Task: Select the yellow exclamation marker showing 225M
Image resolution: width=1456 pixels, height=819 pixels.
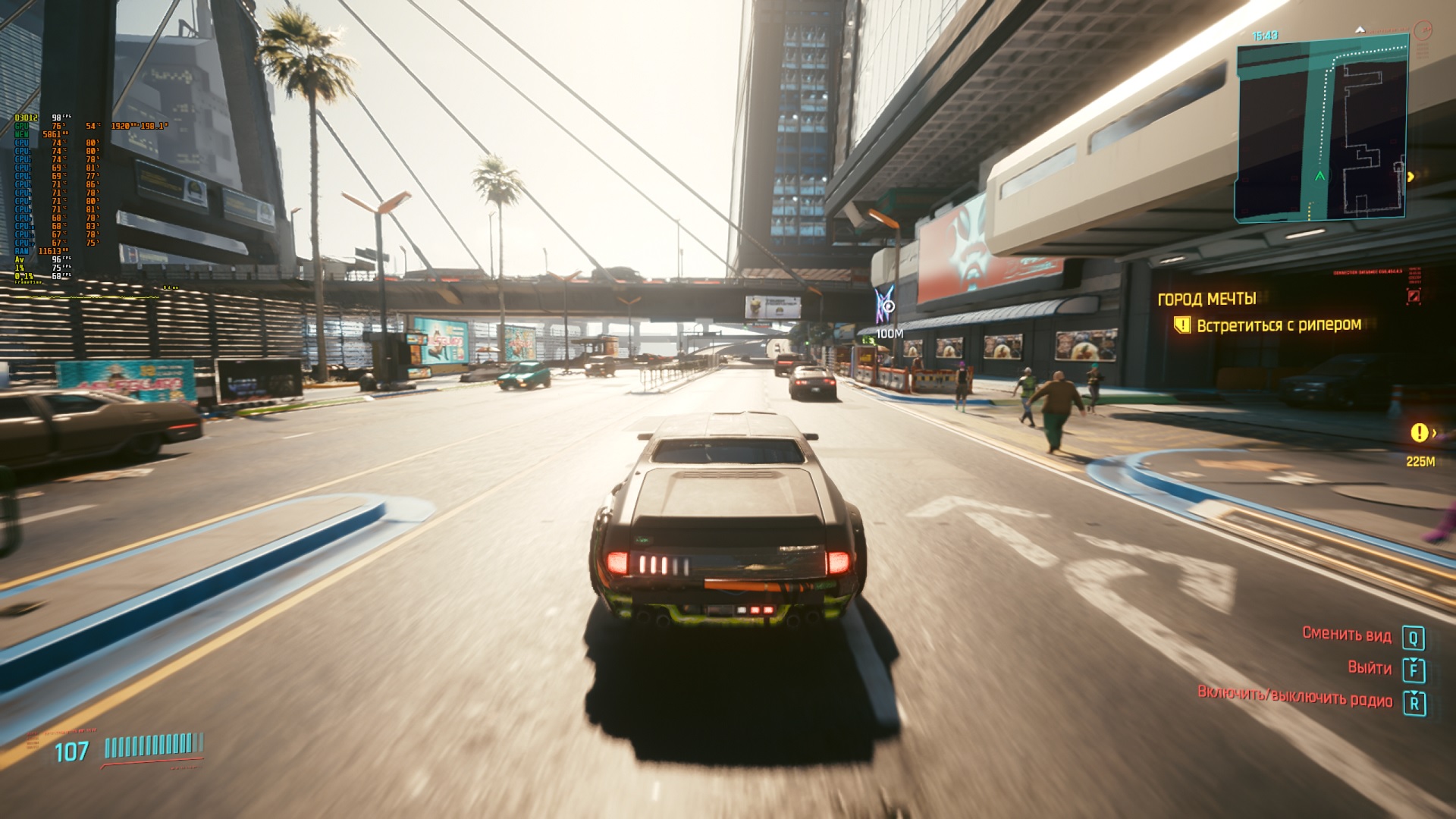Action: pyautogui.click(x=1419, y=433)
